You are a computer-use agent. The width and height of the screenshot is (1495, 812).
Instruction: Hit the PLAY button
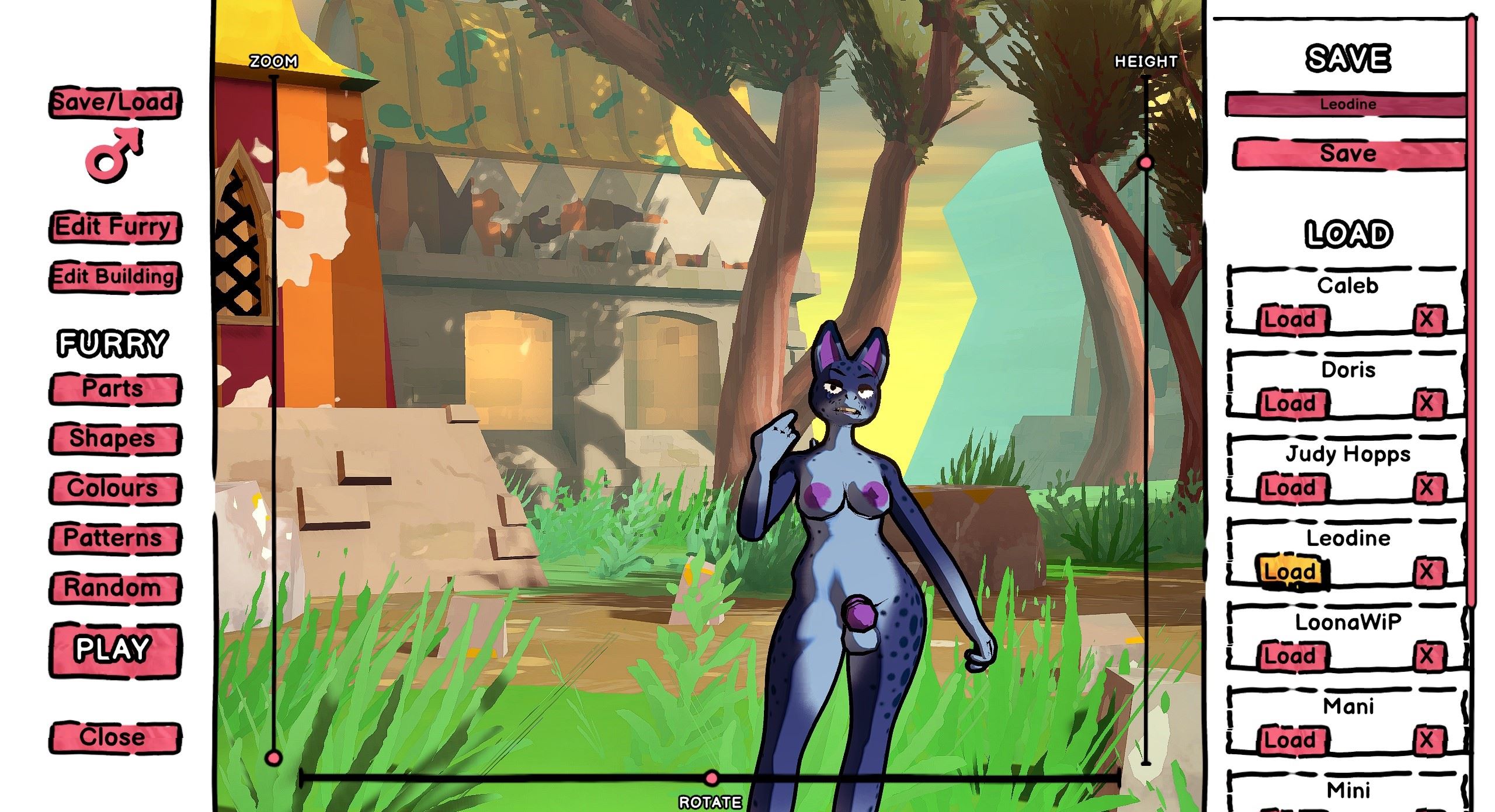[x=114, y=650]
